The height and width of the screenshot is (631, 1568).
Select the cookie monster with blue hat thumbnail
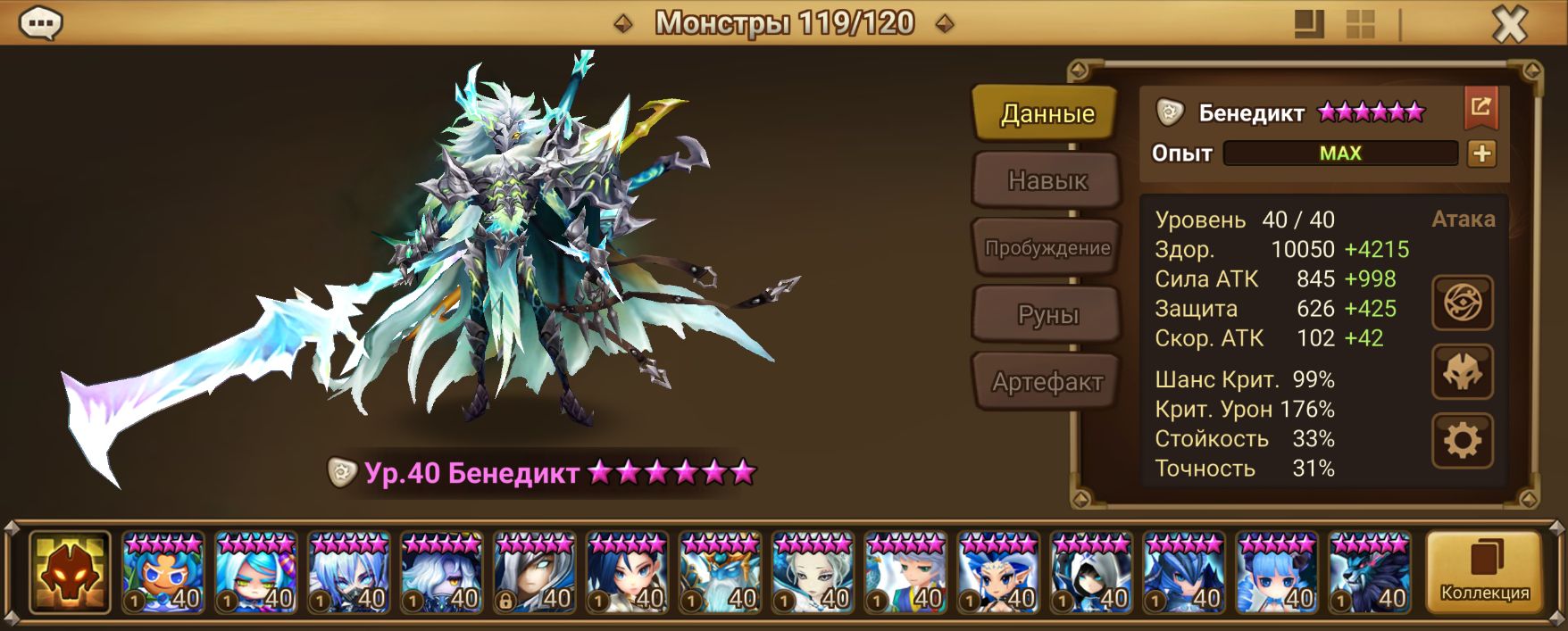(x=163, y=572)
